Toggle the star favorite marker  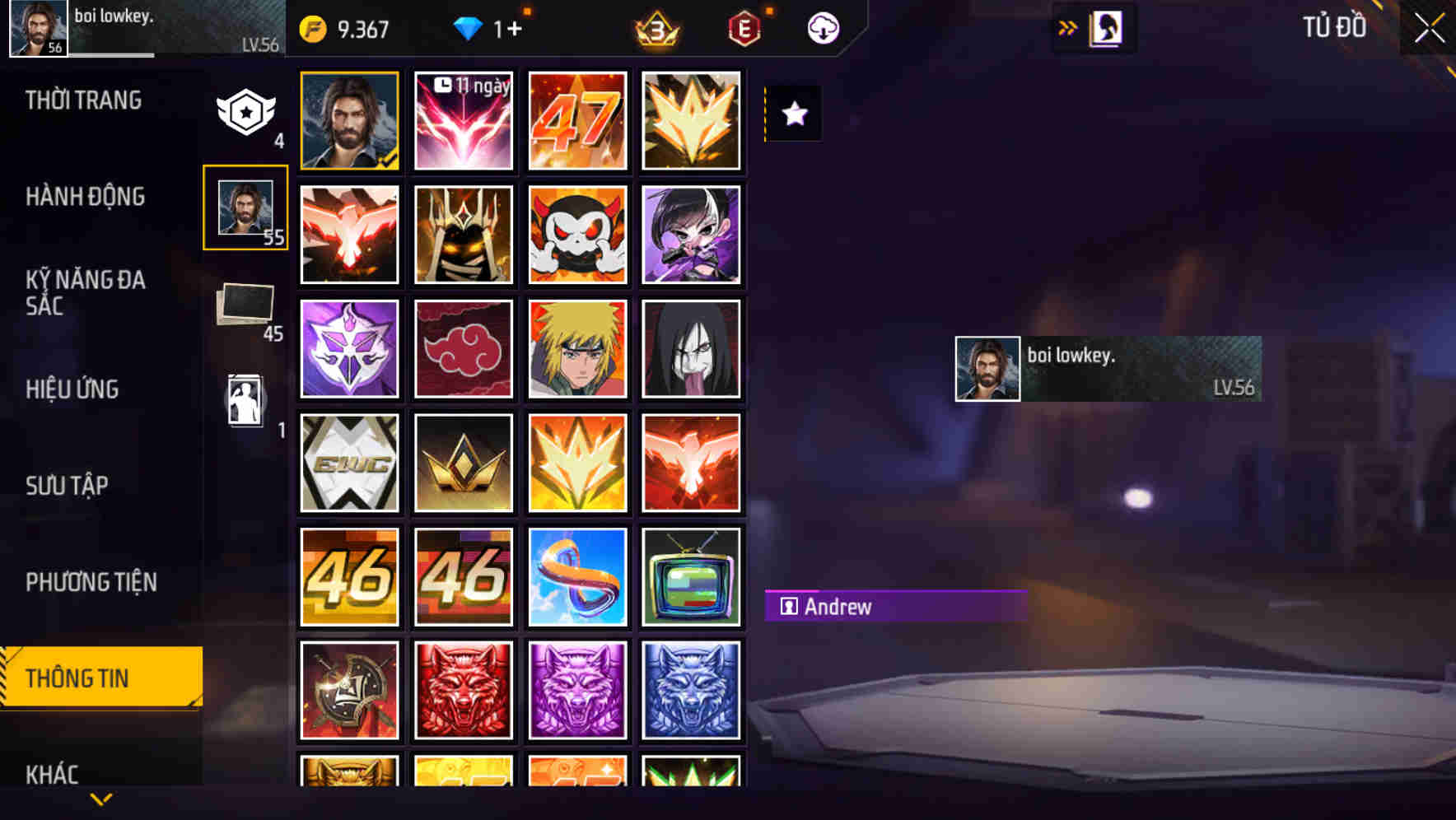[x=793, y=114]
